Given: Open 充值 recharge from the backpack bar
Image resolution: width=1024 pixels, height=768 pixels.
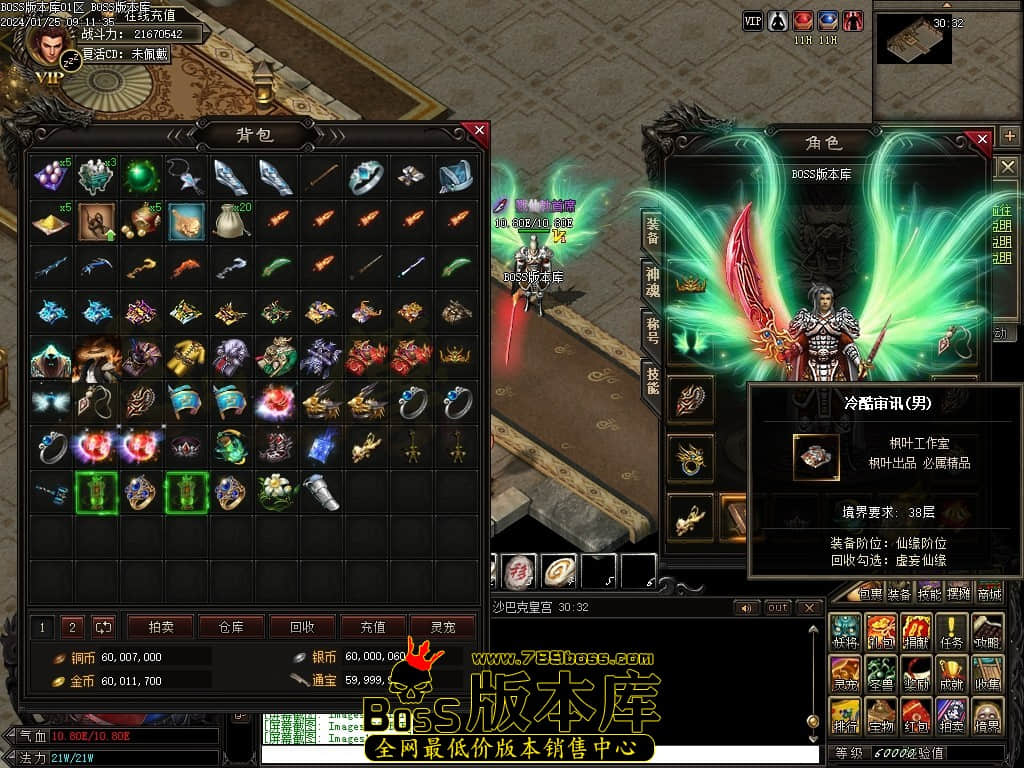Looking at the screenshot, I should point(373,627).
